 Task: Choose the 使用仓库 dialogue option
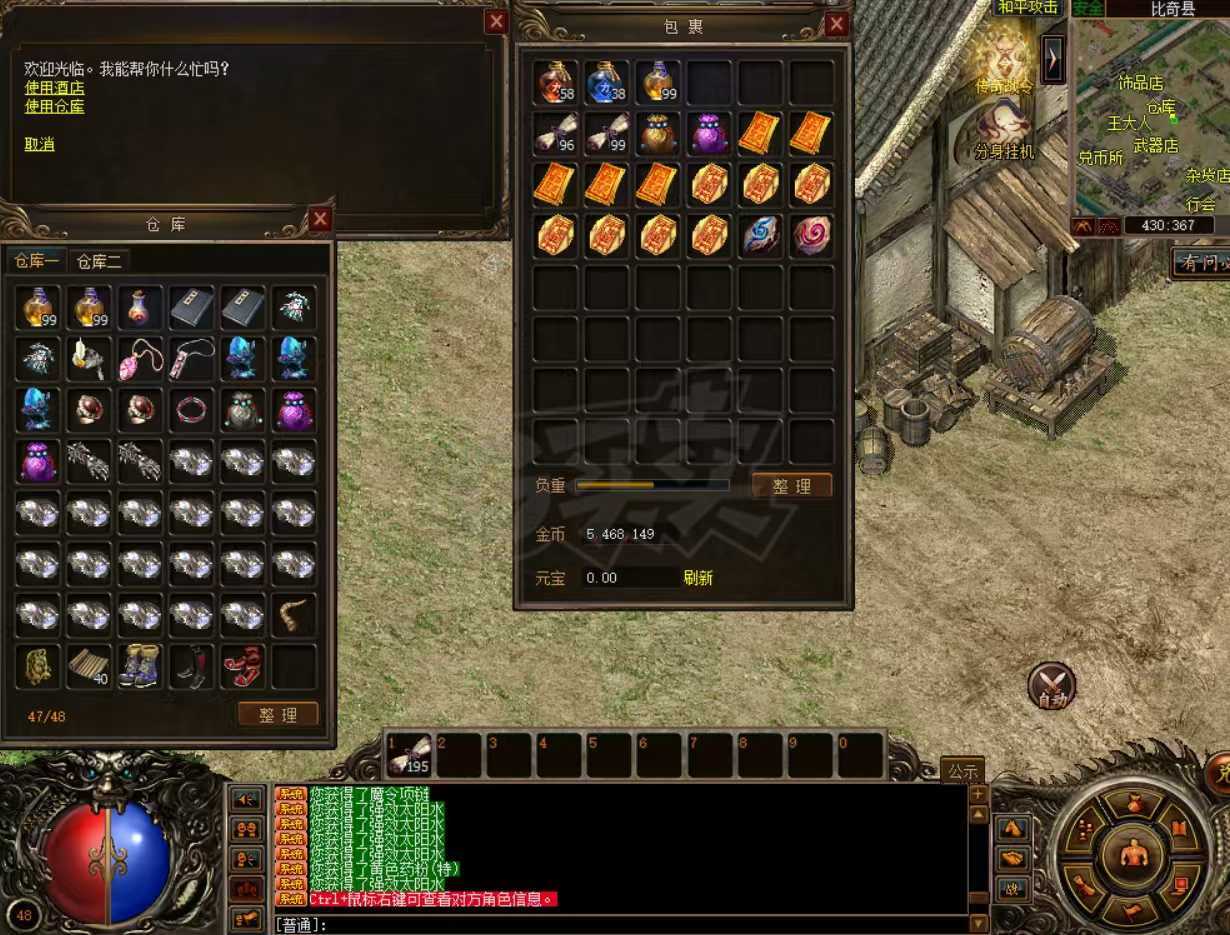pyautogui.click(x=54, y=106)
